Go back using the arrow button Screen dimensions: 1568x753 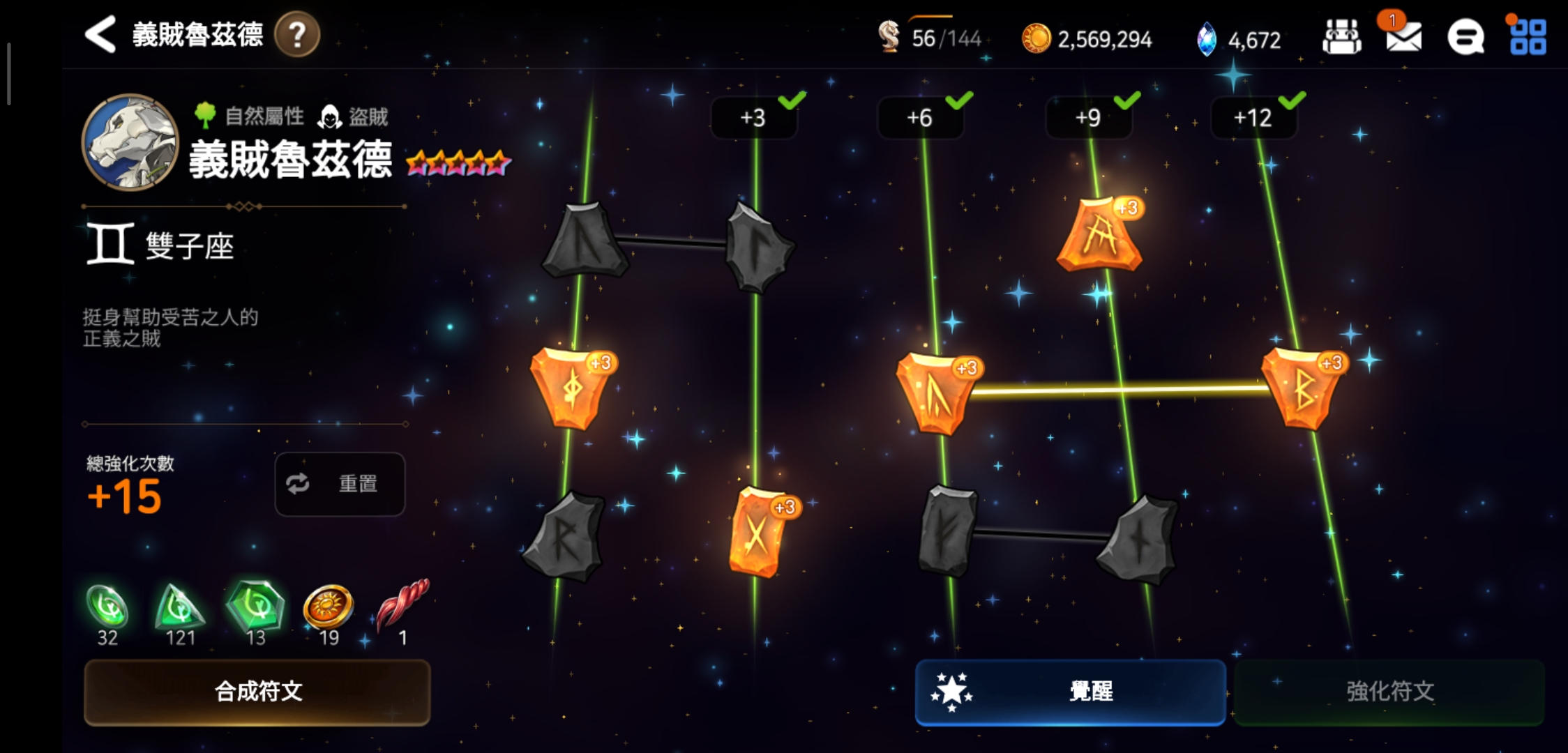click(100, 35)
